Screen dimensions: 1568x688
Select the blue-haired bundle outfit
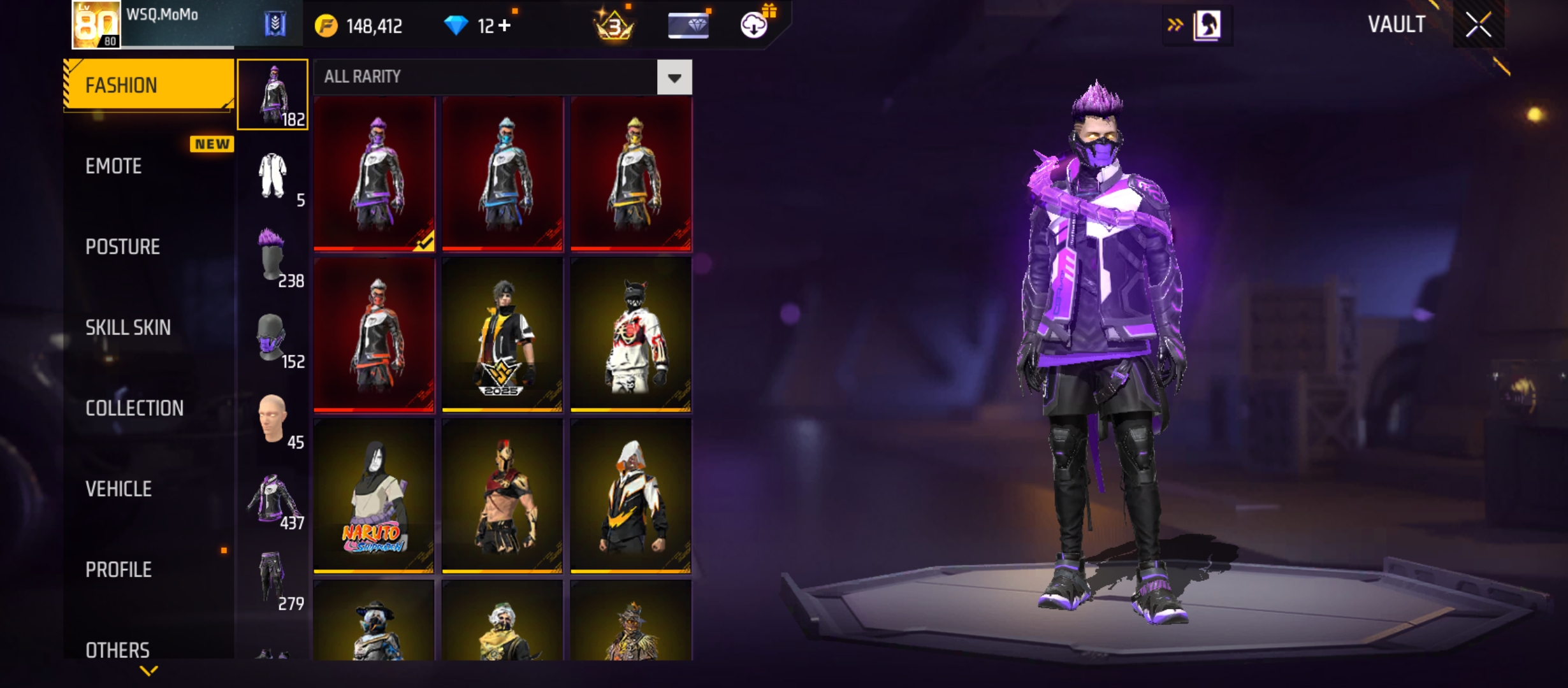click(x=502, y=173)
